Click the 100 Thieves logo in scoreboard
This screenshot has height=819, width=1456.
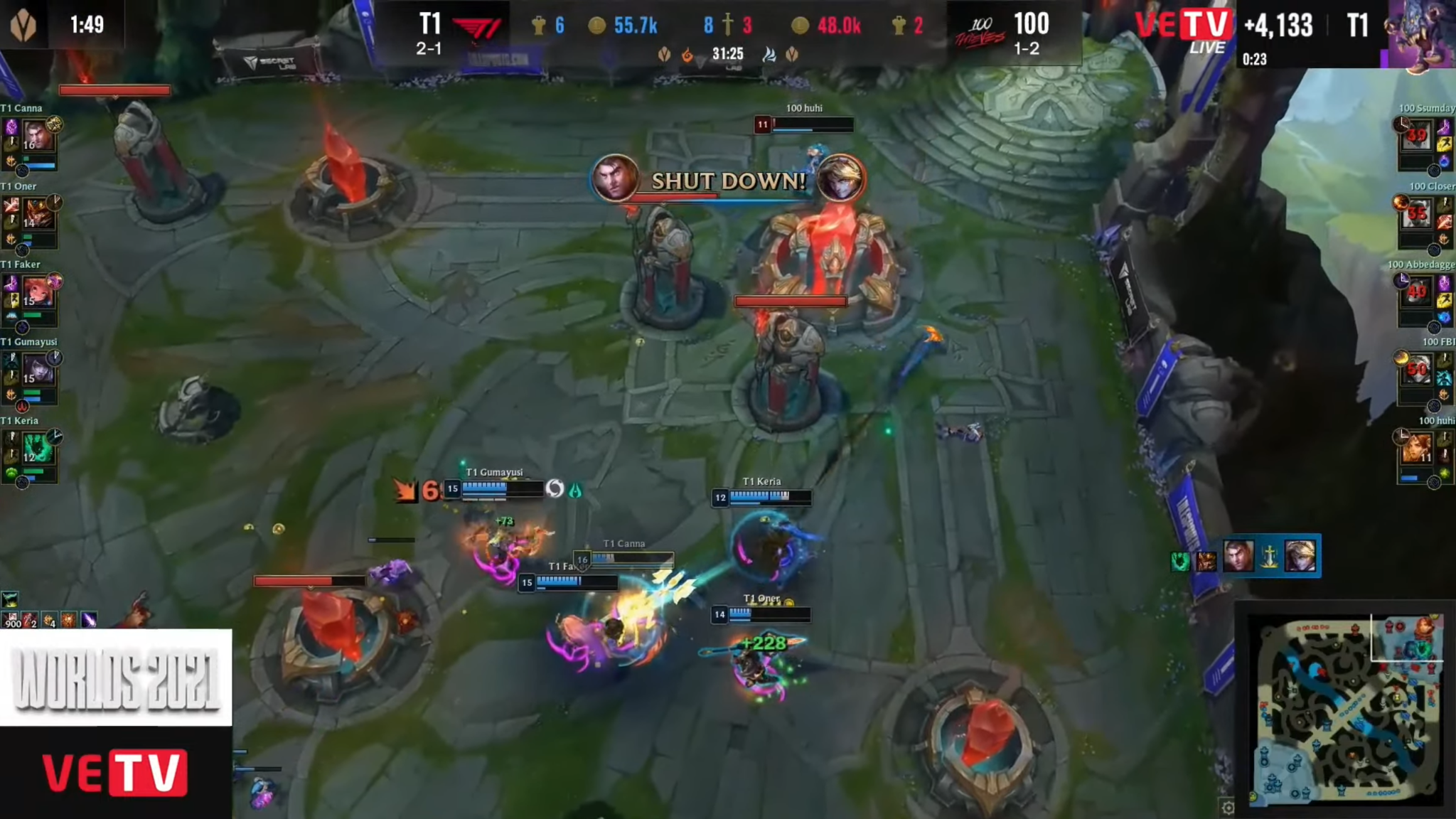click(980, 32)
